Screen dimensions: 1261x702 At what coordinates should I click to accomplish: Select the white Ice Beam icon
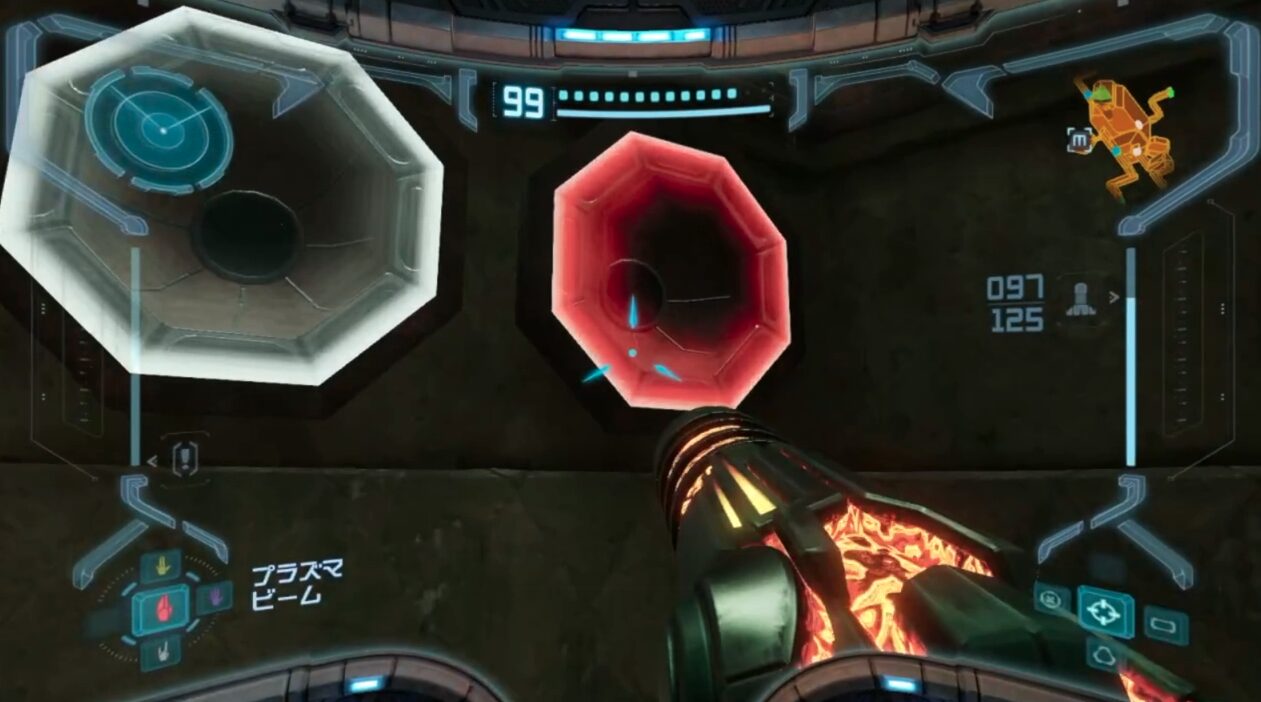point(160,650)
